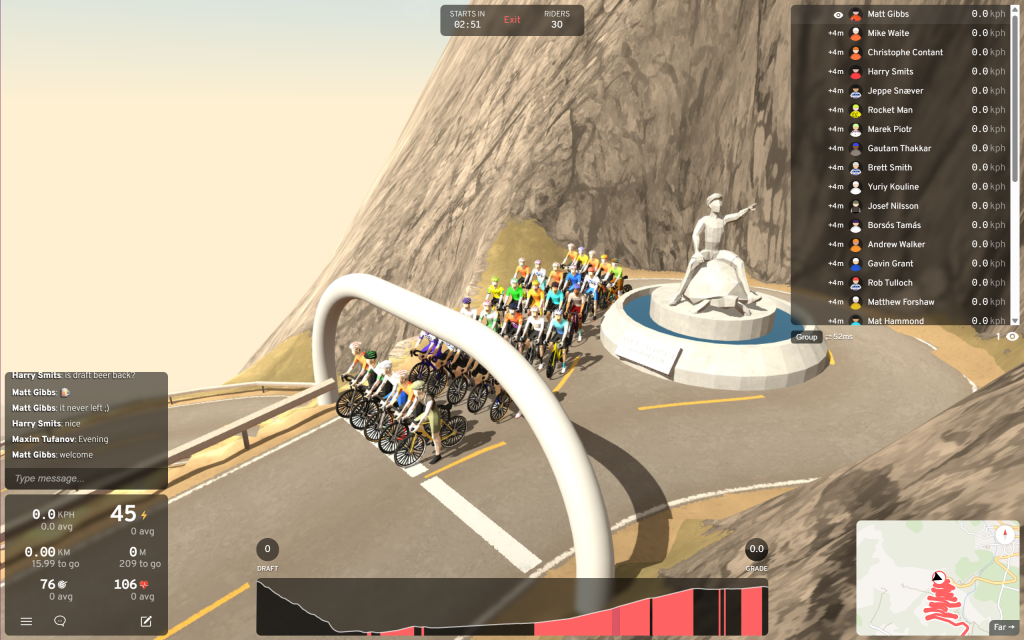Select rider Matthew Forshaw
The image size is (1024, 640).
pos(900,302)
